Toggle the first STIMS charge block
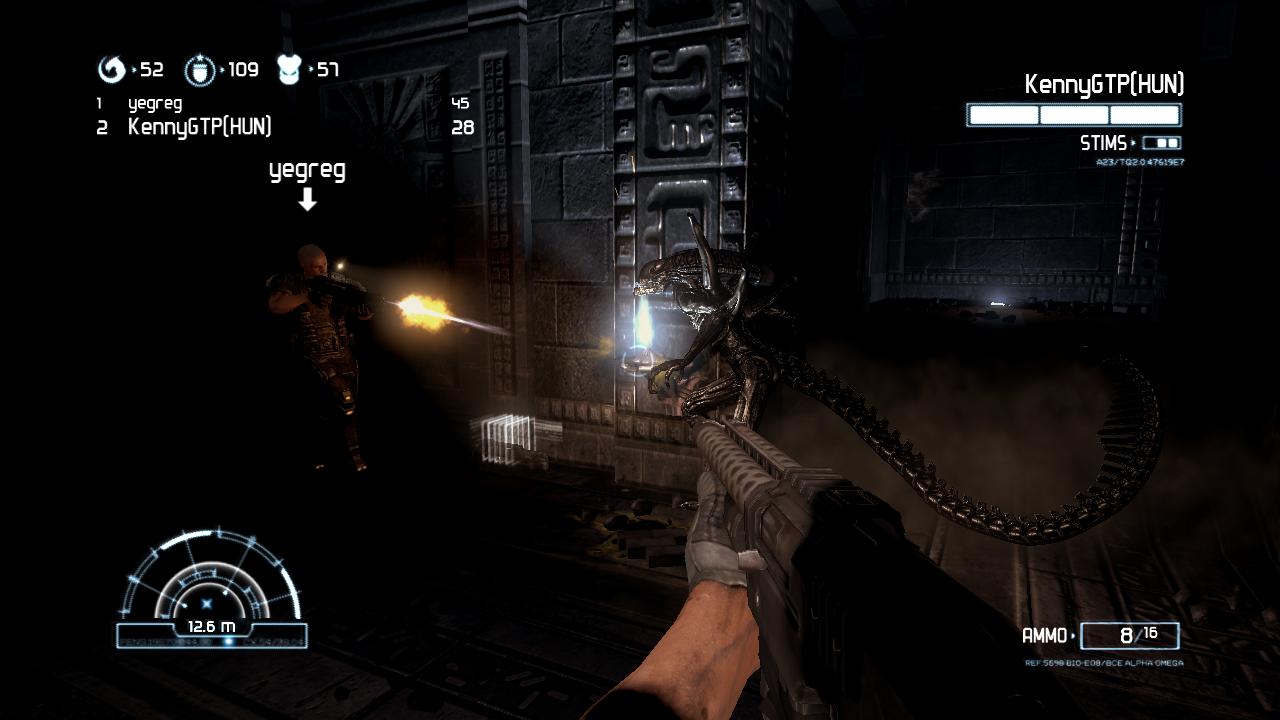Image resolution: width=1280 pixels, height=720 pixels. pyautogui.click(x=1159, y=142)
